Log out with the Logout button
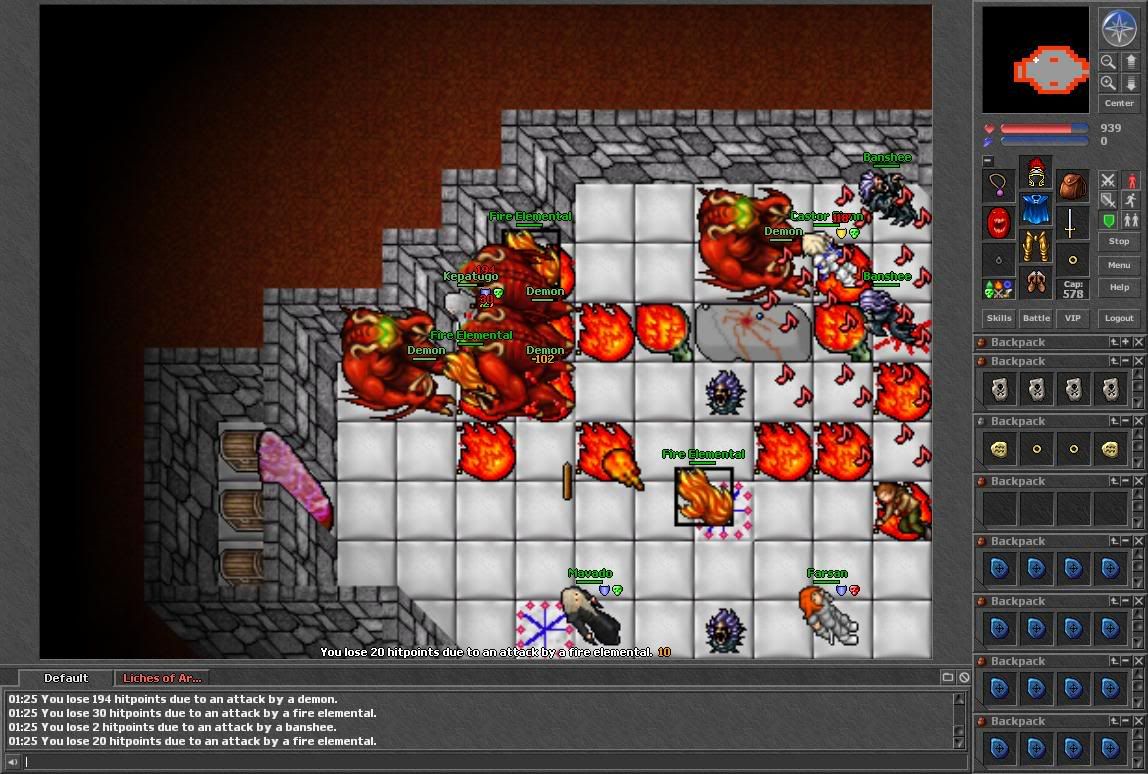This screenshot has height=774, width=1148. tap(1119, 318)
